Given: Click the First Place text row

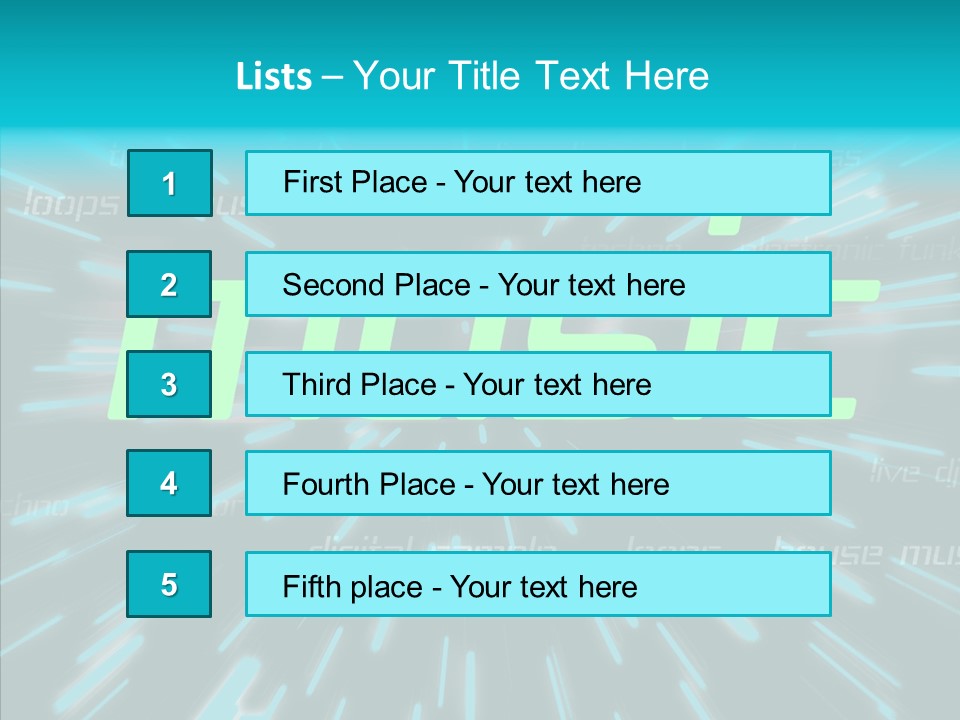Looking at the screenshot, I should pyautogui.click(x=538, y=183).
